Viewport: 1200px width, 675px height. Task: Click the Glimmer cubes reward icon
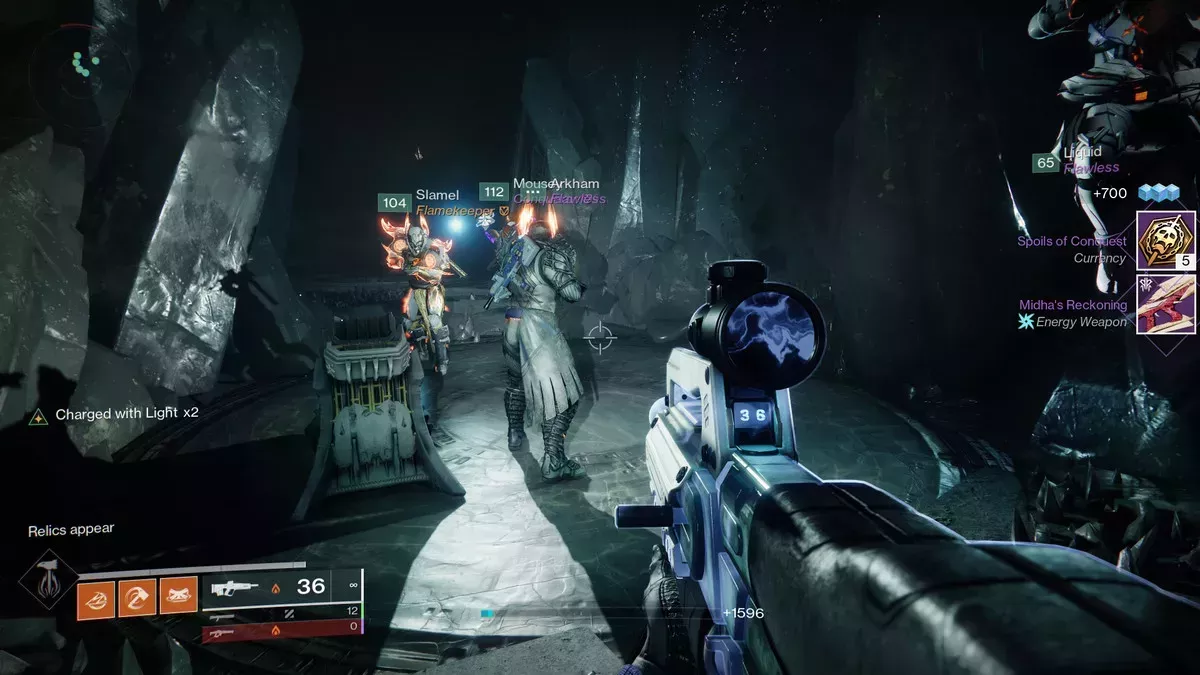click(x=1160, y=192)
